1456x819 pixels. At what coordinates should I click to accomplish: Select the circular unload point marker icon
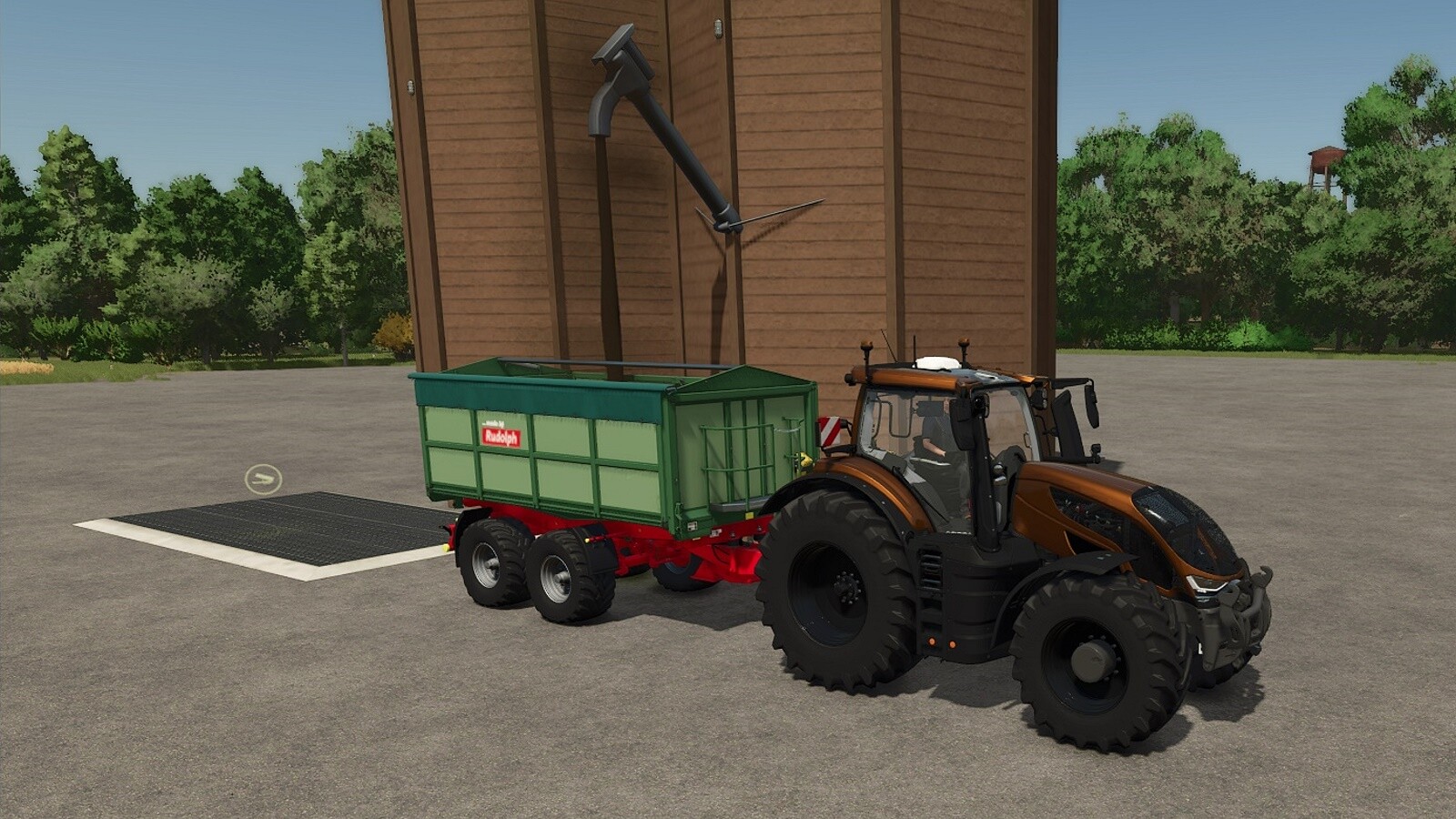pyautogui.click(x=263, y=479)
